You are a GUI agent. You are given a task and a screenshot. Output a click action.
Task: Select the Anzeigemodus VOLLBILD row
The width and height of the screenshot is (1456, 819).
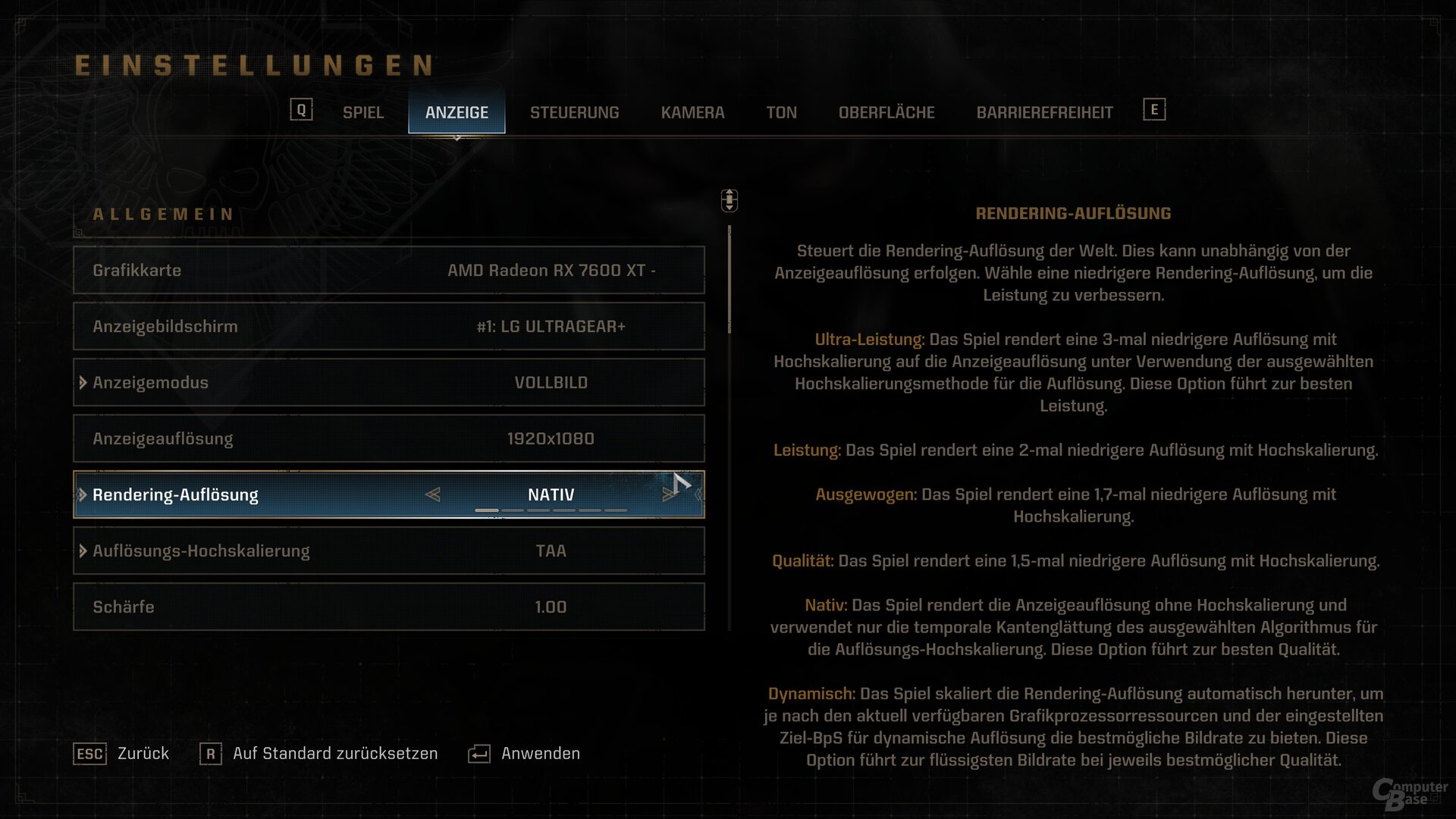(388, 382)
